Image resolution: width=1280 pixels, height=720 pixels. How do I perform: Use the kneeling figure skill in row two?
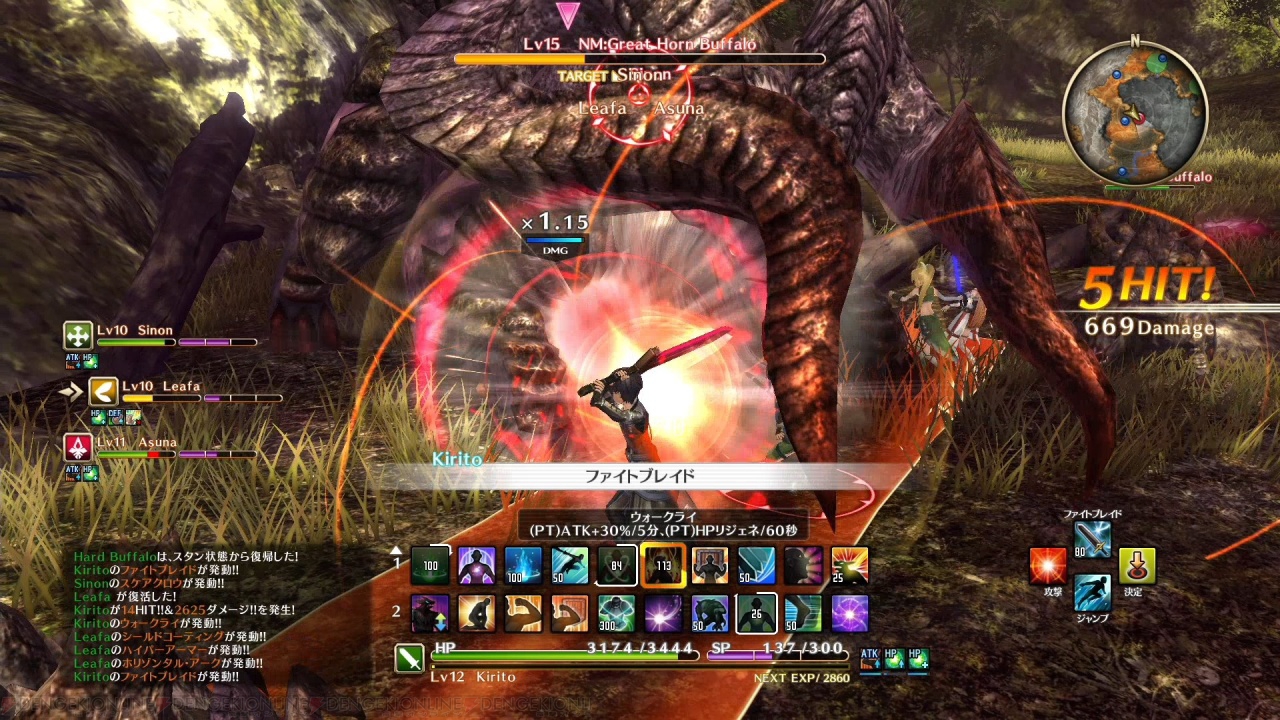click(x=477, y=613)
